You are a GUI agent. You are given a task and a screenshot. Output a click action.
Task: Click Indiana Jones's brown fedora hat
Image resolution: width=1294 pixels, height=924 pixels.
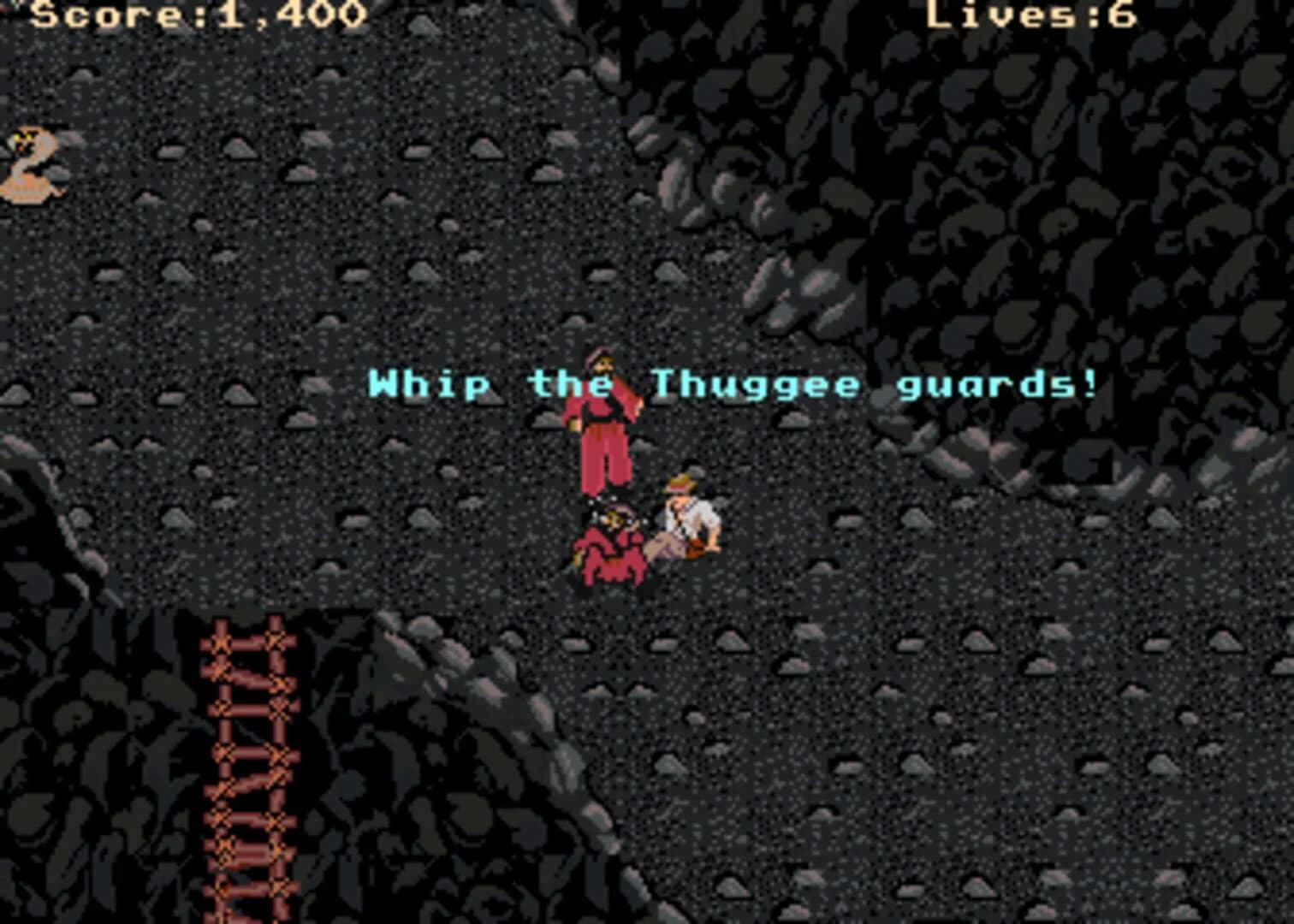tap(680, 483)
